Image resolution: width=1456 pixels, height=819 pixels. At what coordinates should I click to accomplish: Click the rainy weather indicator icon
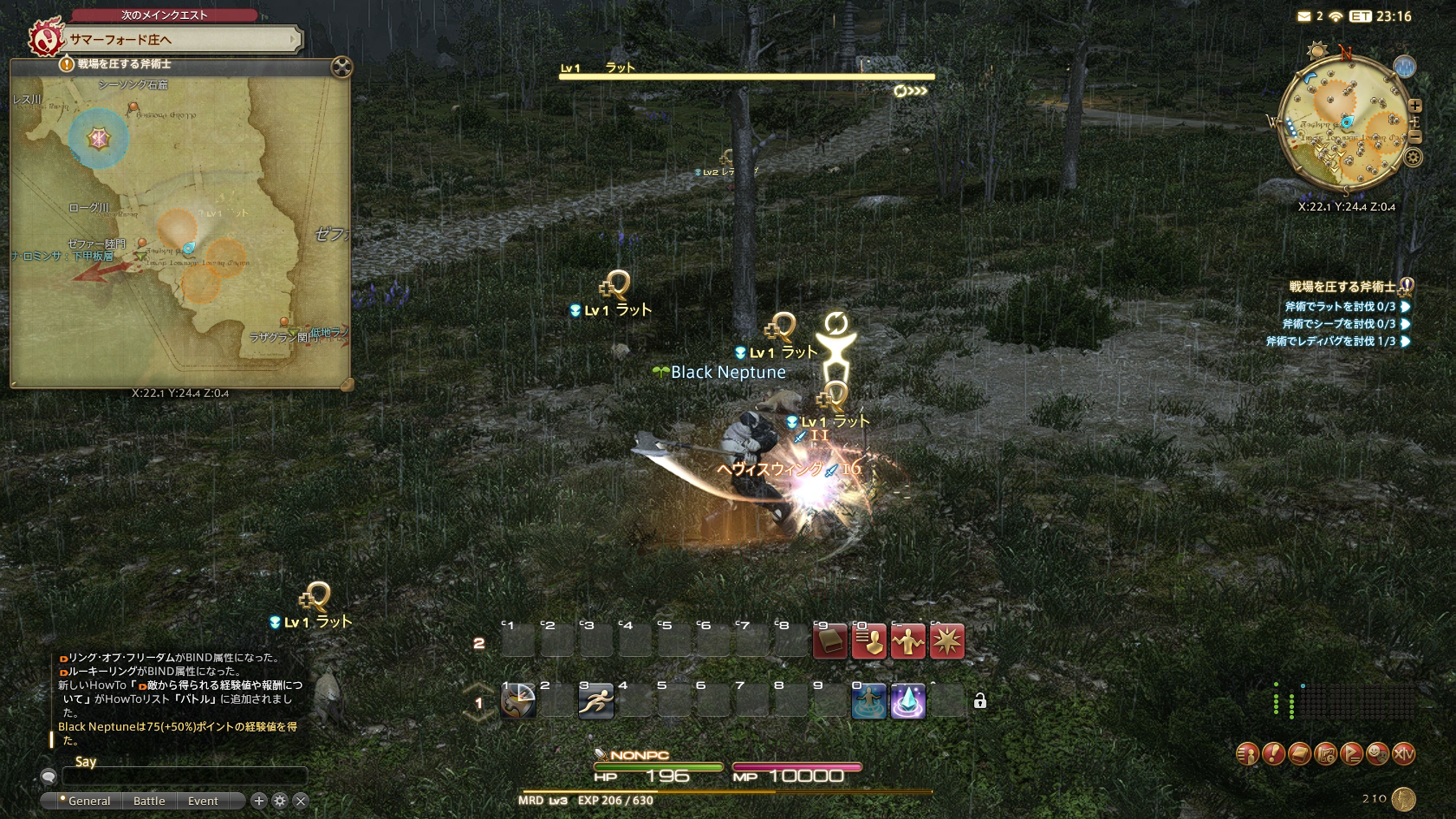1404,66
